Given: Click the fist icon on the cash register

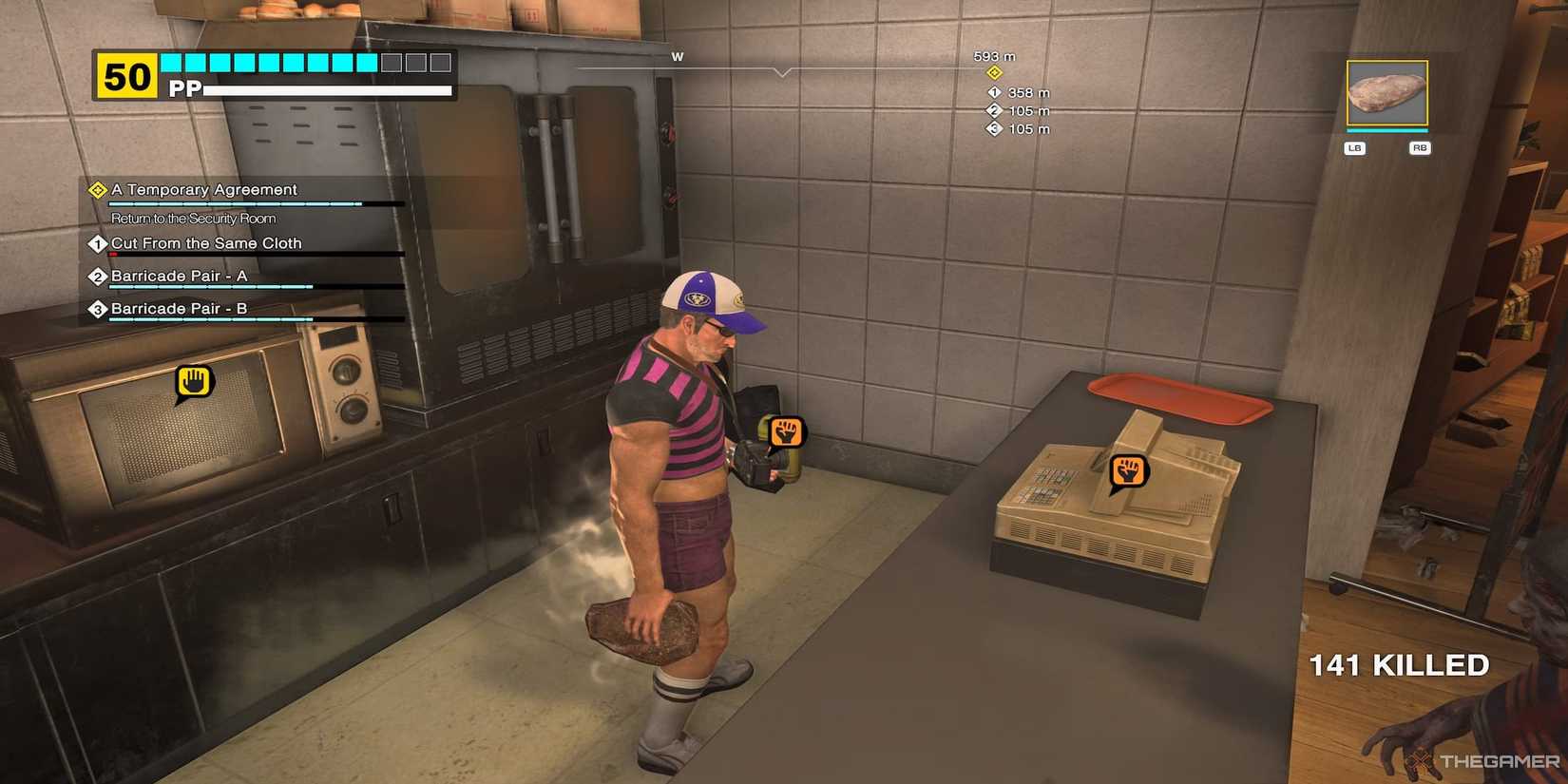Looking at the screenshot, I should [1127, 468].
